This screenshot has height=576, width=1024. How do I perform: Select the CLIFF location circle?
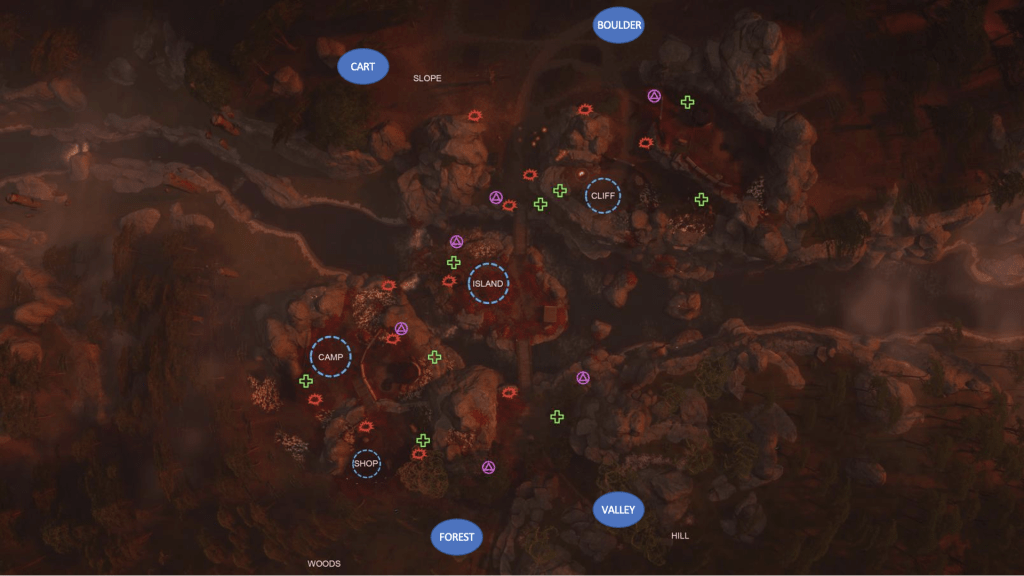coord(603,196)
